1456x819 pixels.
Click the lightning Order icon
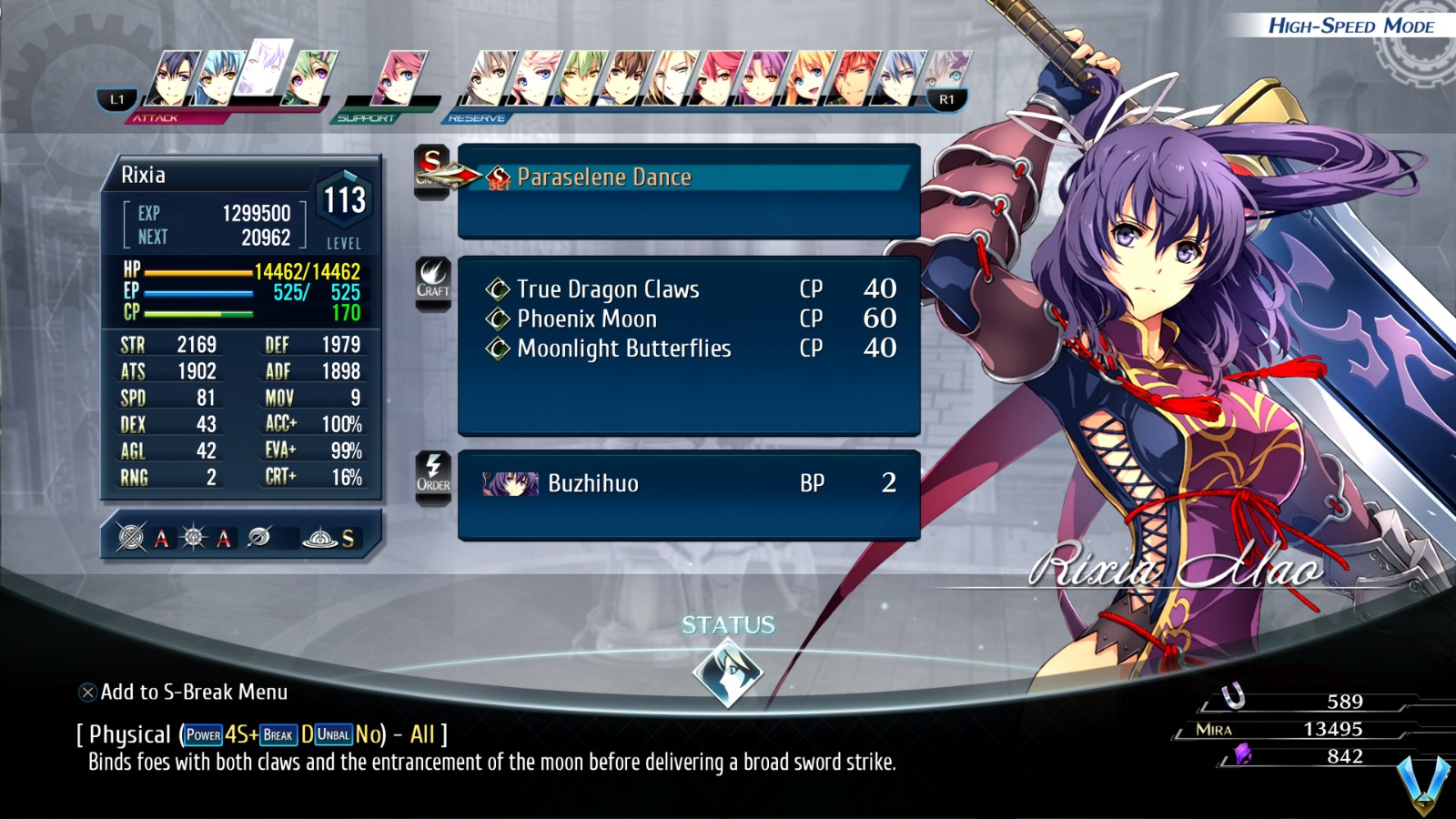[x=434, y=471]
